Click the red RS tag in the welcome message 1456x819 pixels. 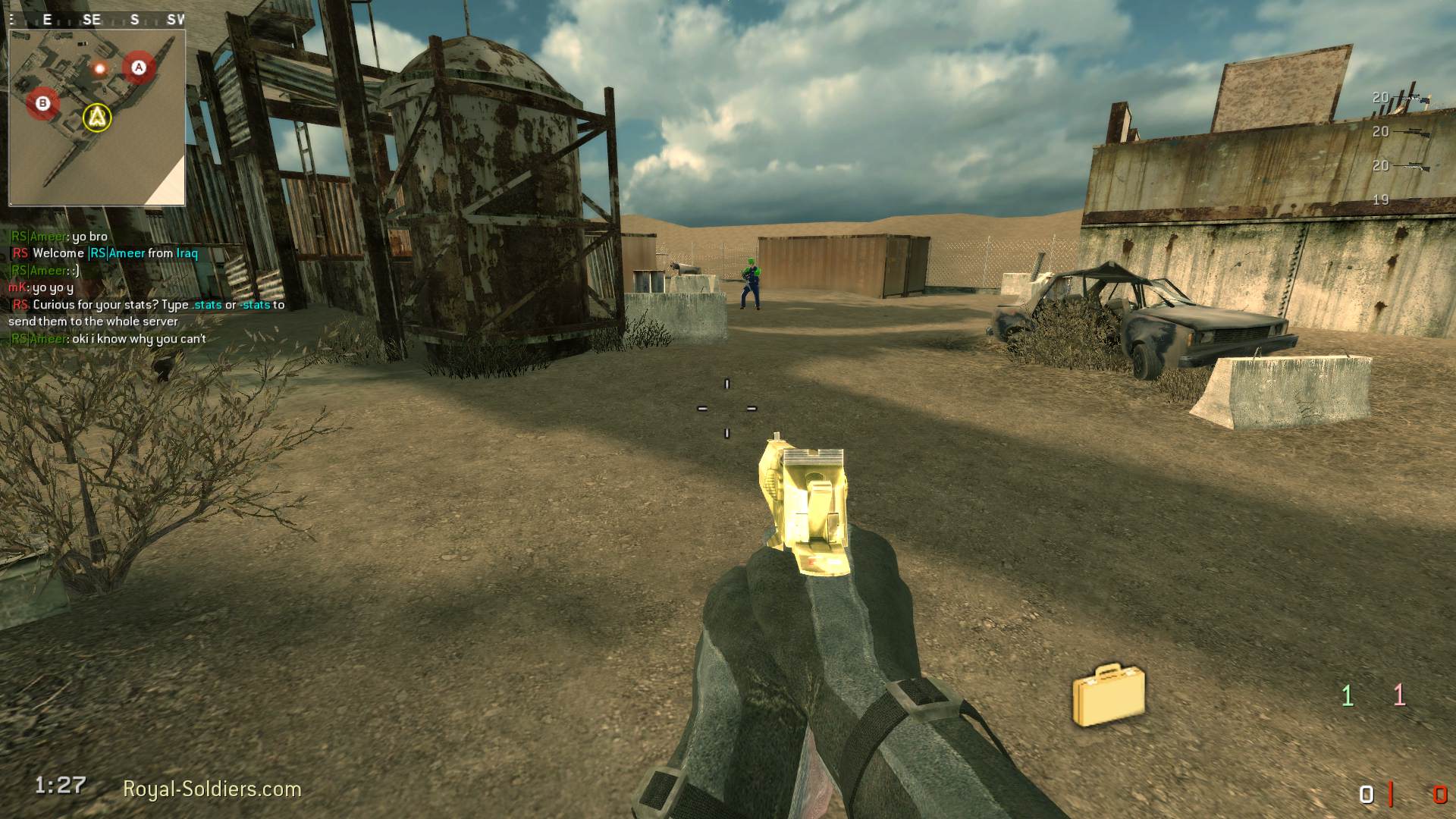click(x=20, y=253)
